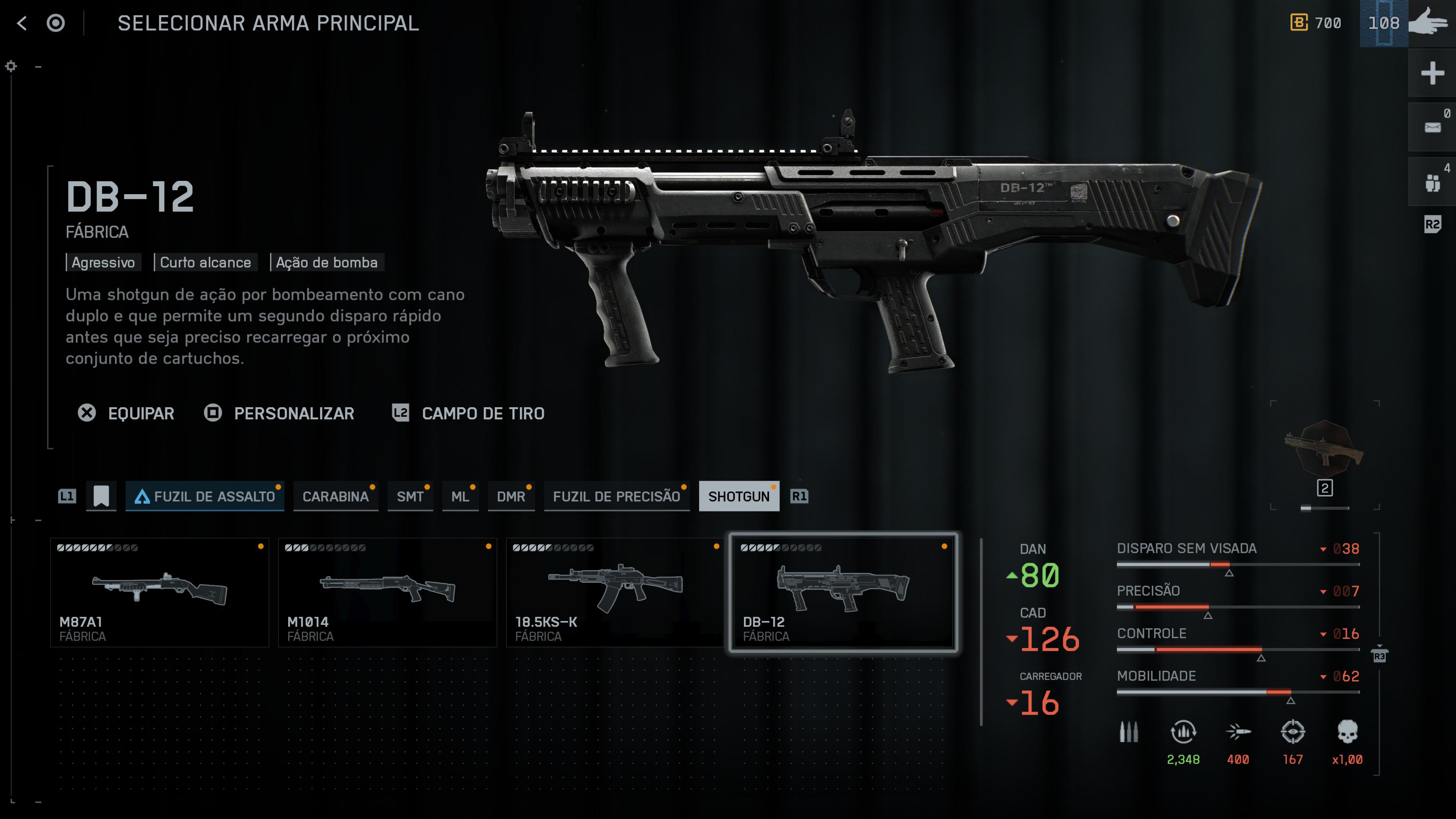1456x819 pixels.
Task: Open the CARABINA weapon category
Action: (x=335, y=496)
